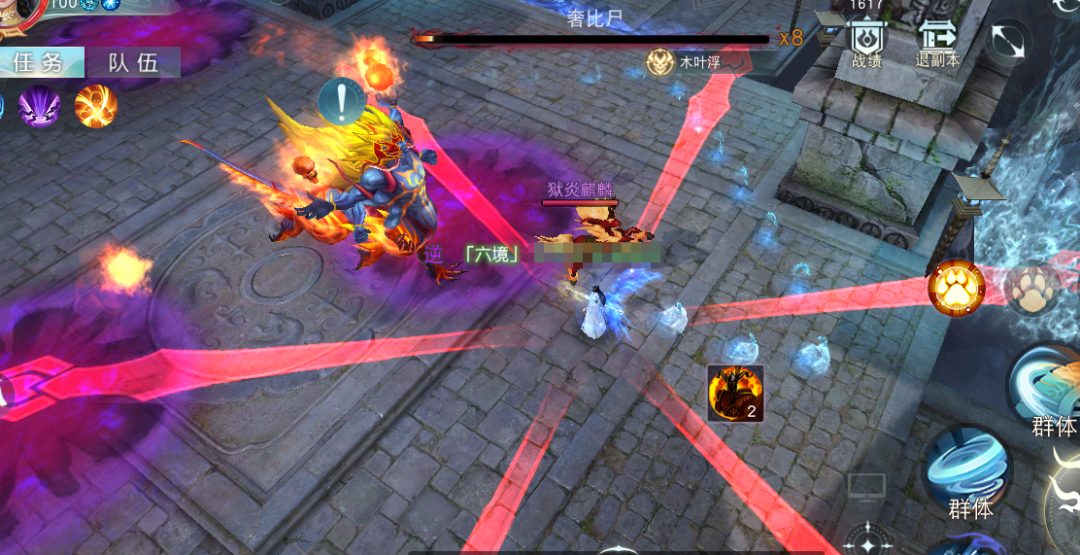Select the 木叶浮 target name plate
Screen dimensions: 1080x555
pyautogui.click(x=690, y=63)
